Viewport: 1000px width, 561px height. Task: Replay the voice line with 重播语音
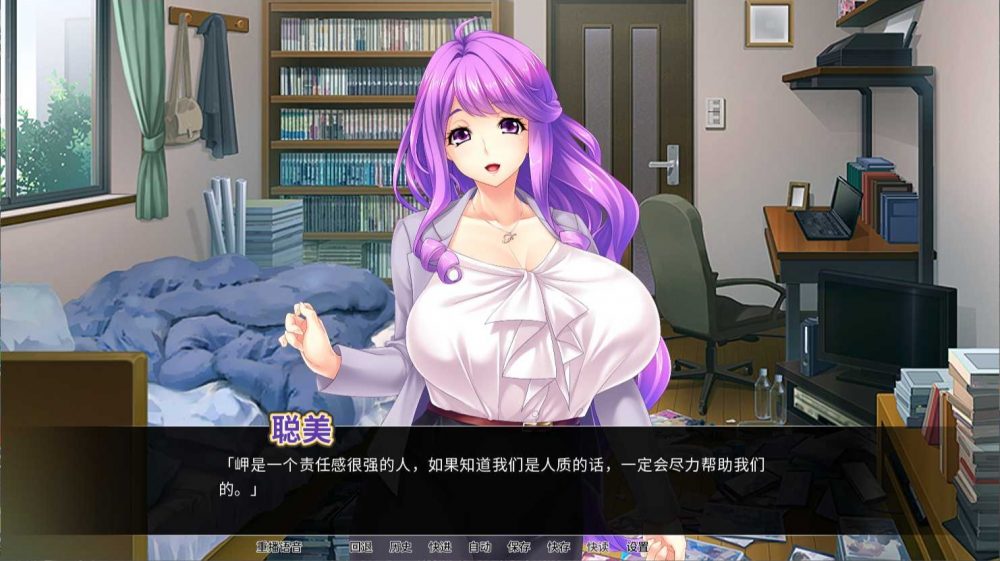click(x=279, y=547)
